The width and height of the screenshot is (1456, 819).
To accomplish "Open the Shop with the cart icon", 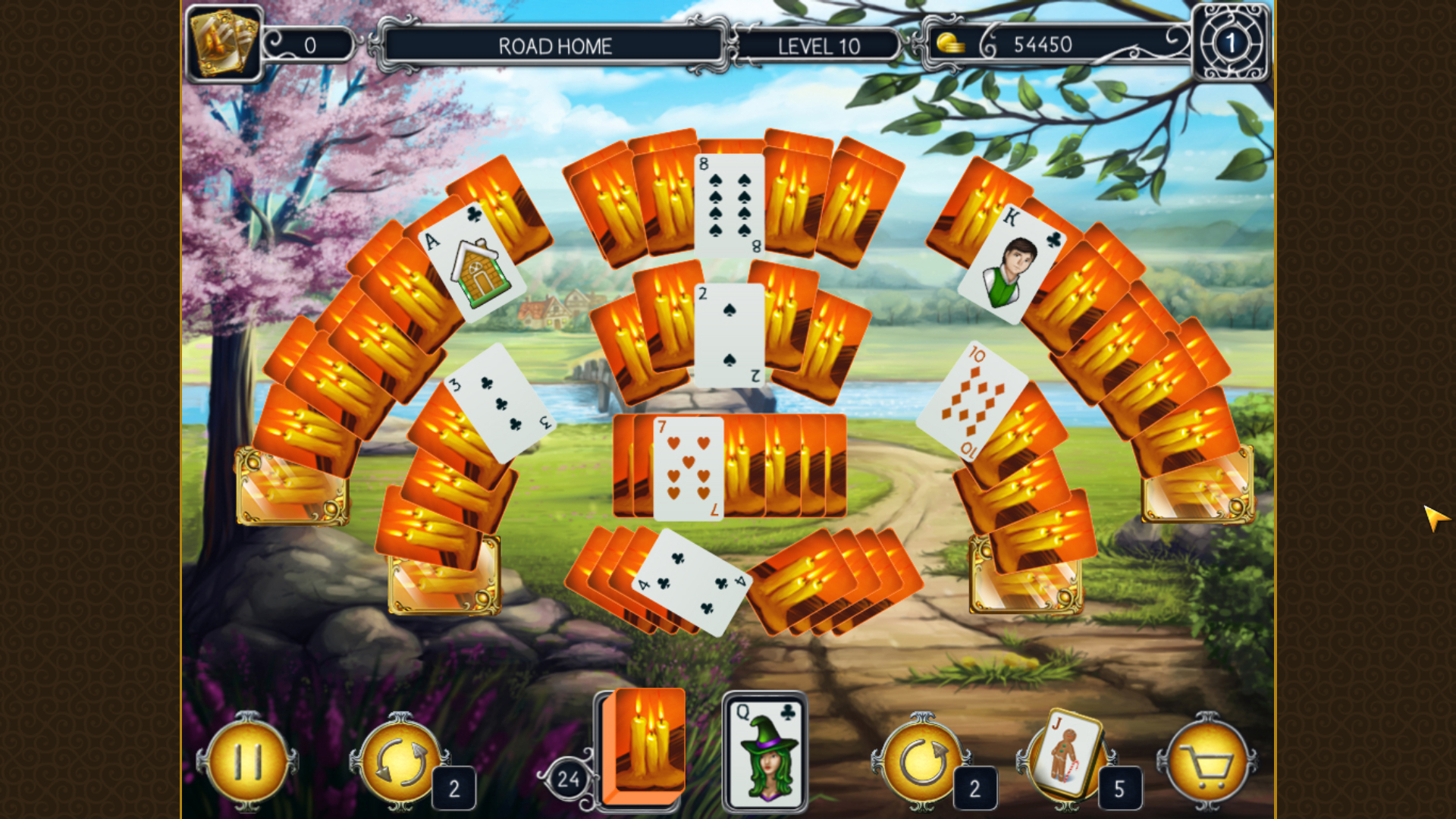I will click(x=1210, y=762).
